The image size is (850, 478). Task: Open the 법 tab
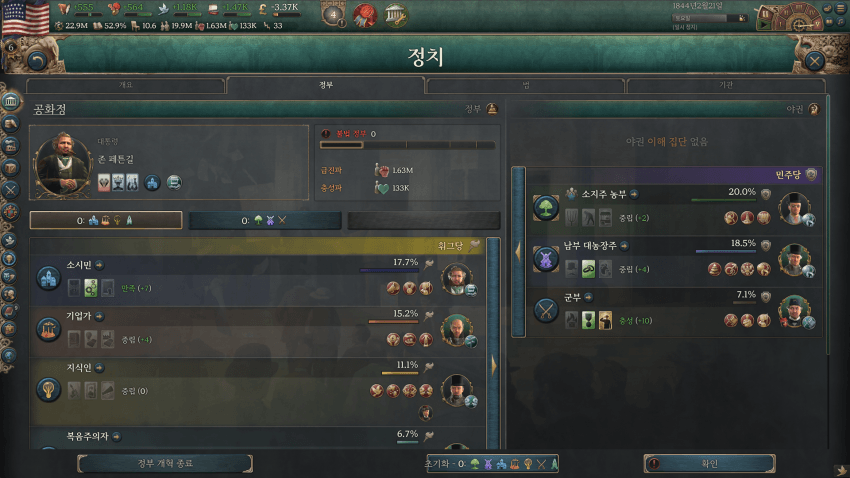pos(525,86)
